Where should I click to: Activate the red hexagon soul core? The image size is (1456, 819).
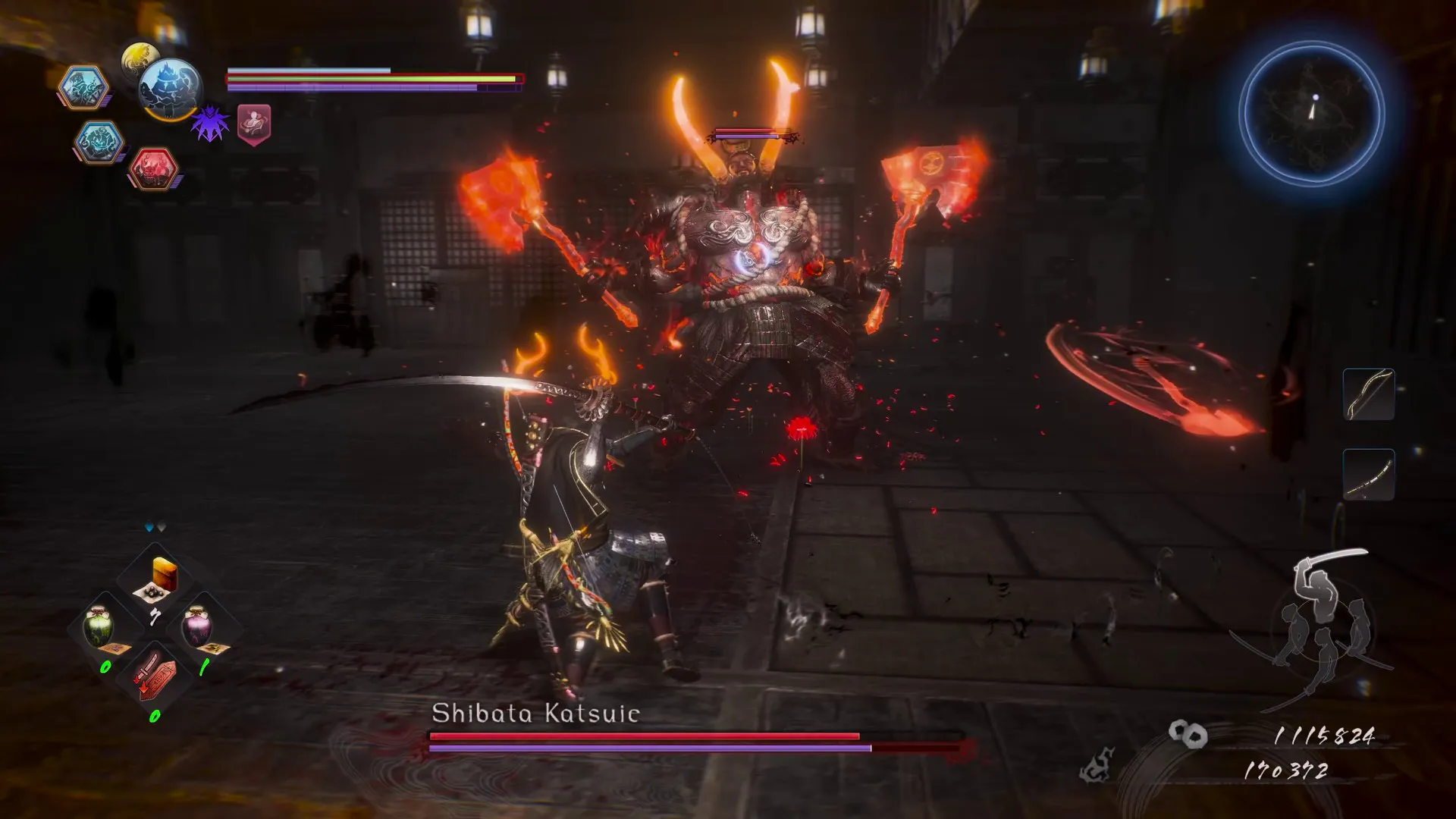click(x=153, y=168)
